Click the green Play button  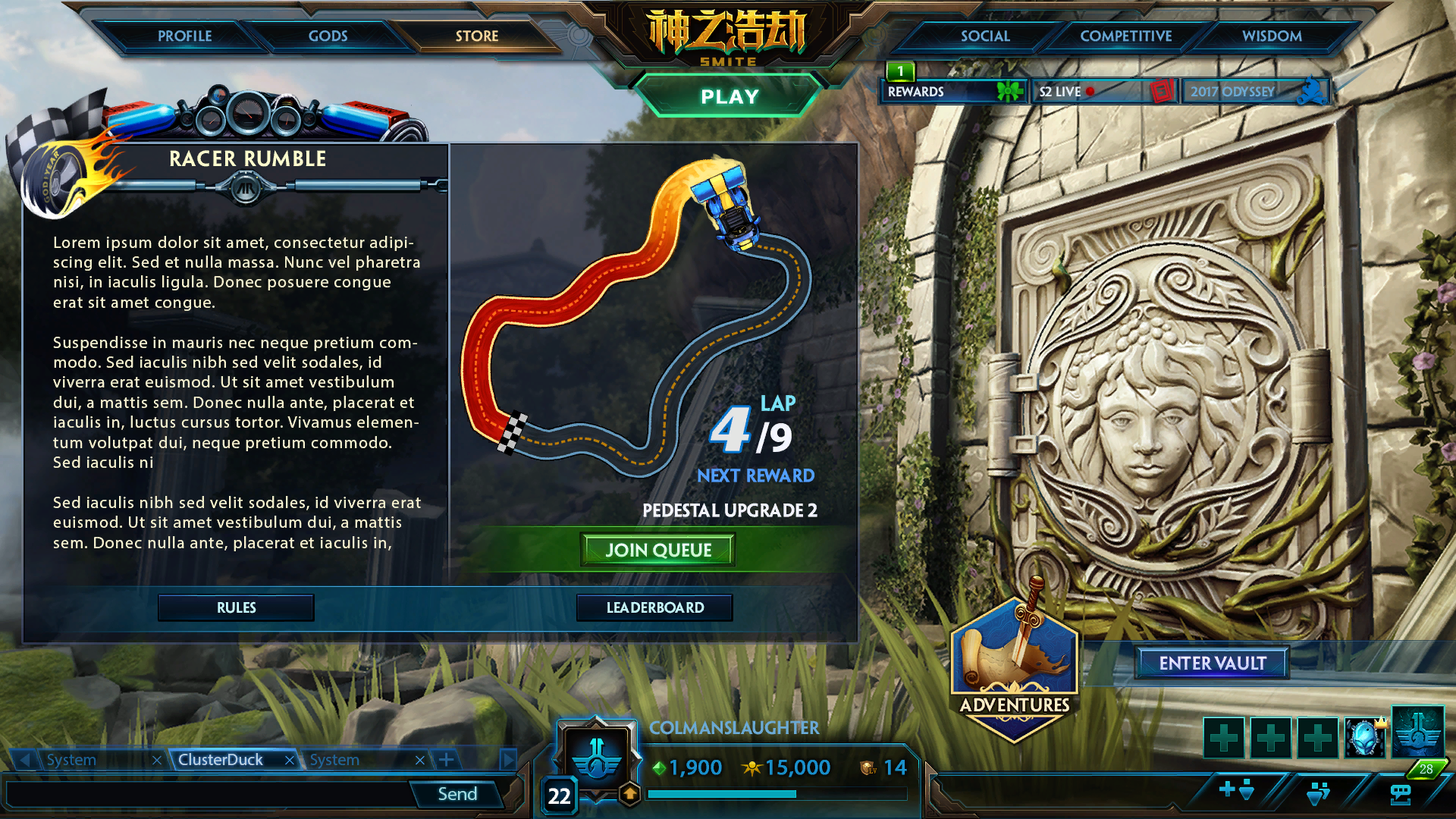(729, 96)
